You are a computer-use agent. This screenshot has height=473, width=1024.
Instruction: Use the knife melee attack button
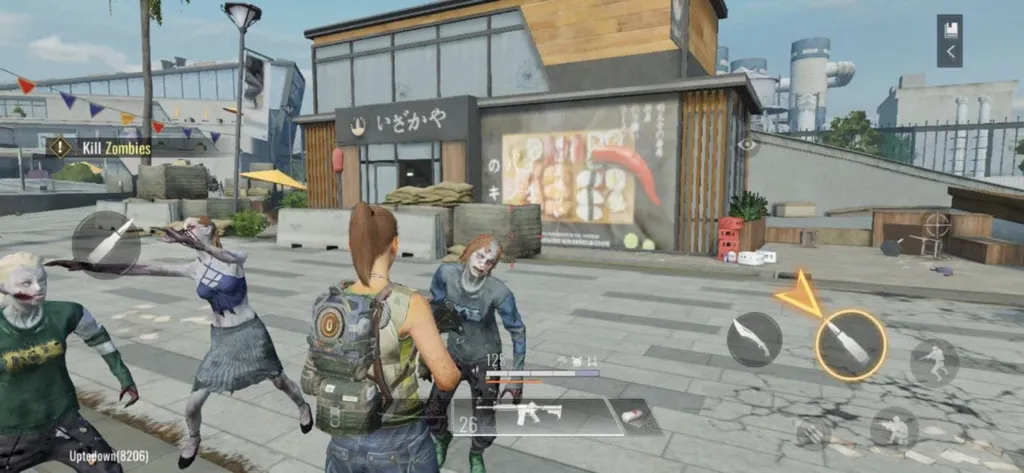tap(754, 339)
